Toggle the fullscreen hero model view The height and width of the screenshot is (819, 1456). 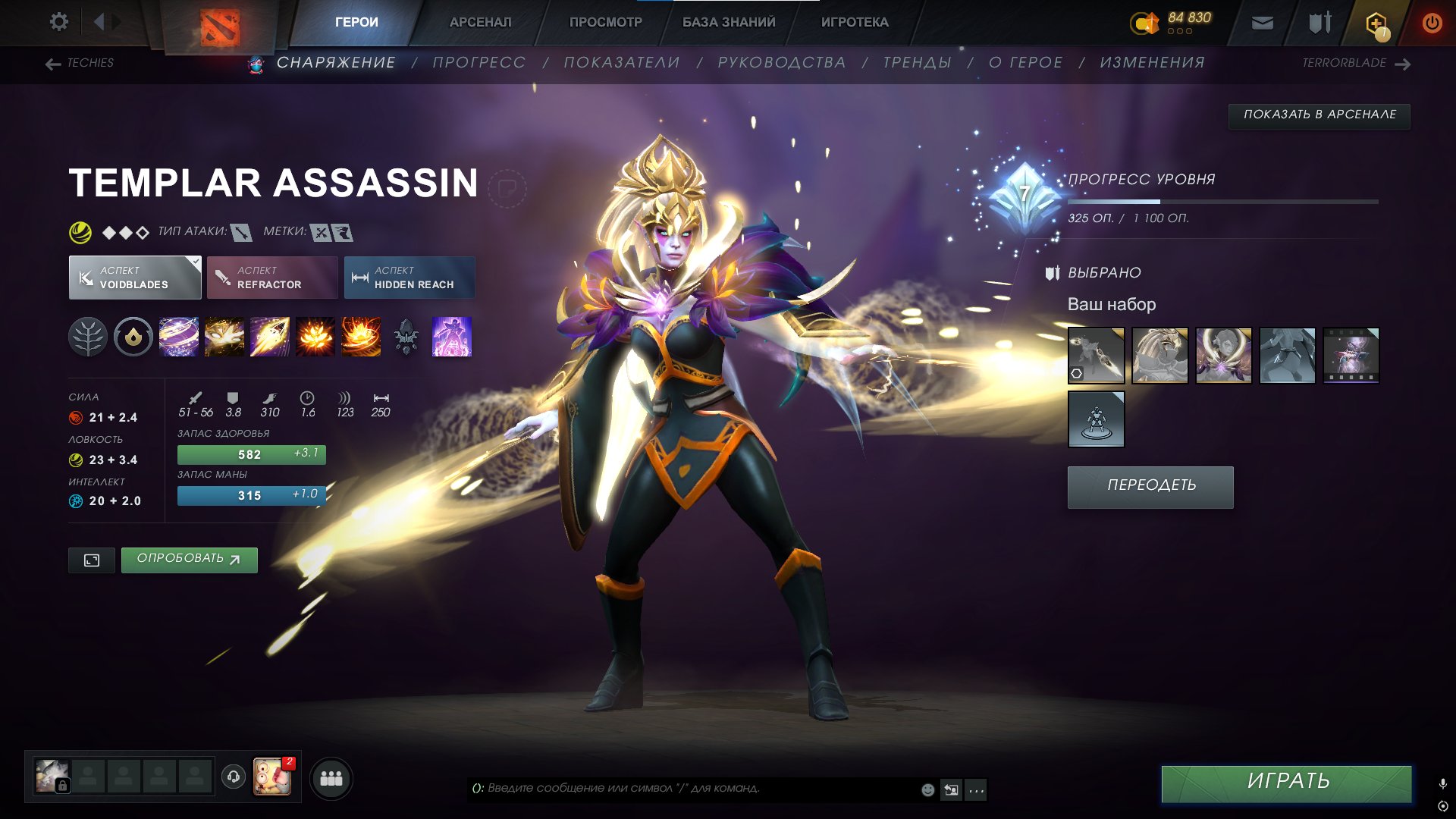(92, 560)
